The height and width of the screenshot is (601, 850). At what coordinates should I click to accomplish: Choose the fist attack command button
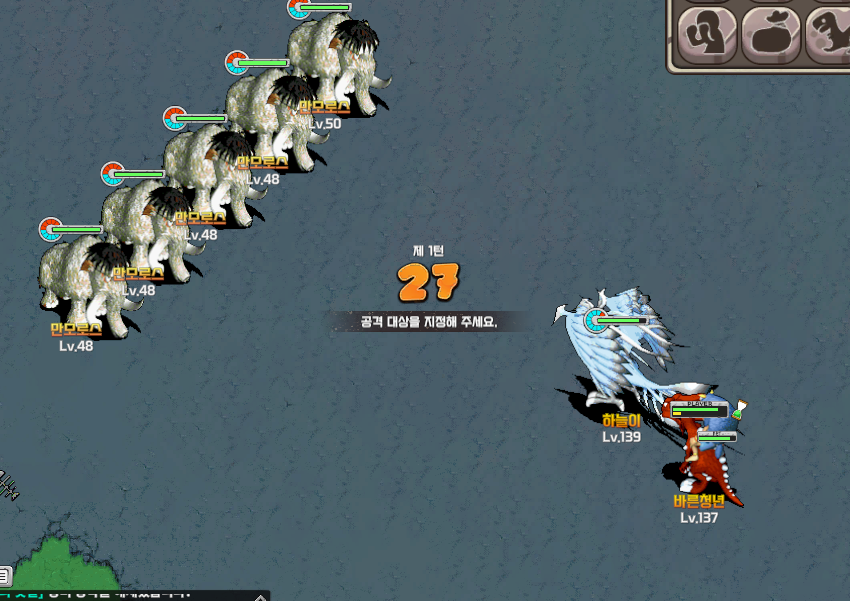tap(708, 34)
